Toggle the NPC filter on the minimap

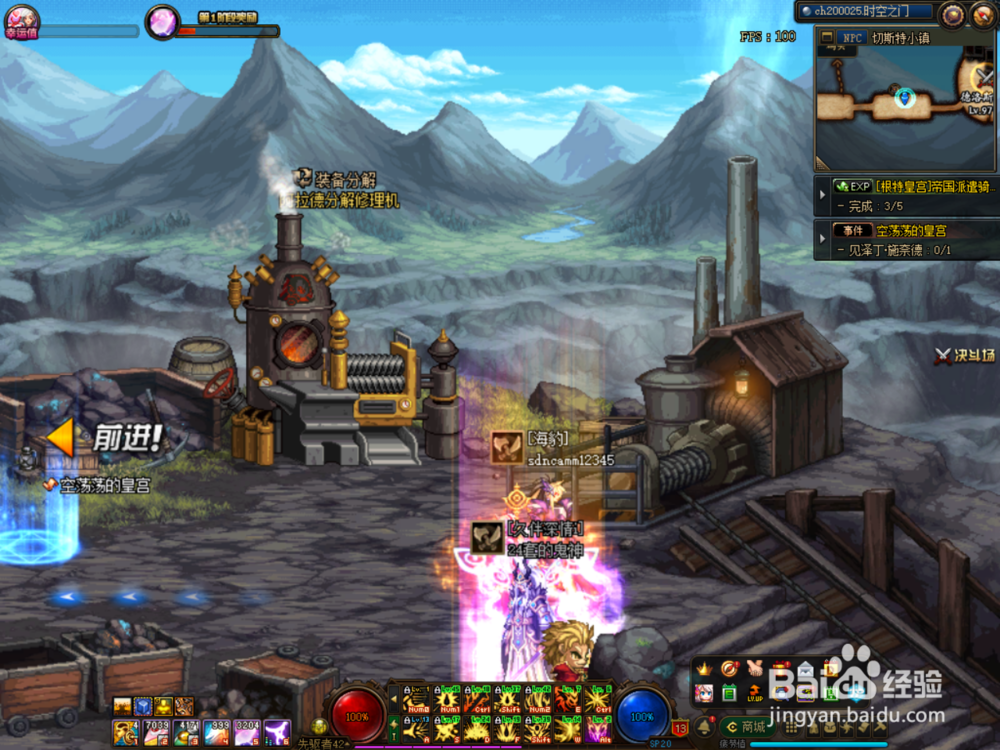[x=852, y=38]
